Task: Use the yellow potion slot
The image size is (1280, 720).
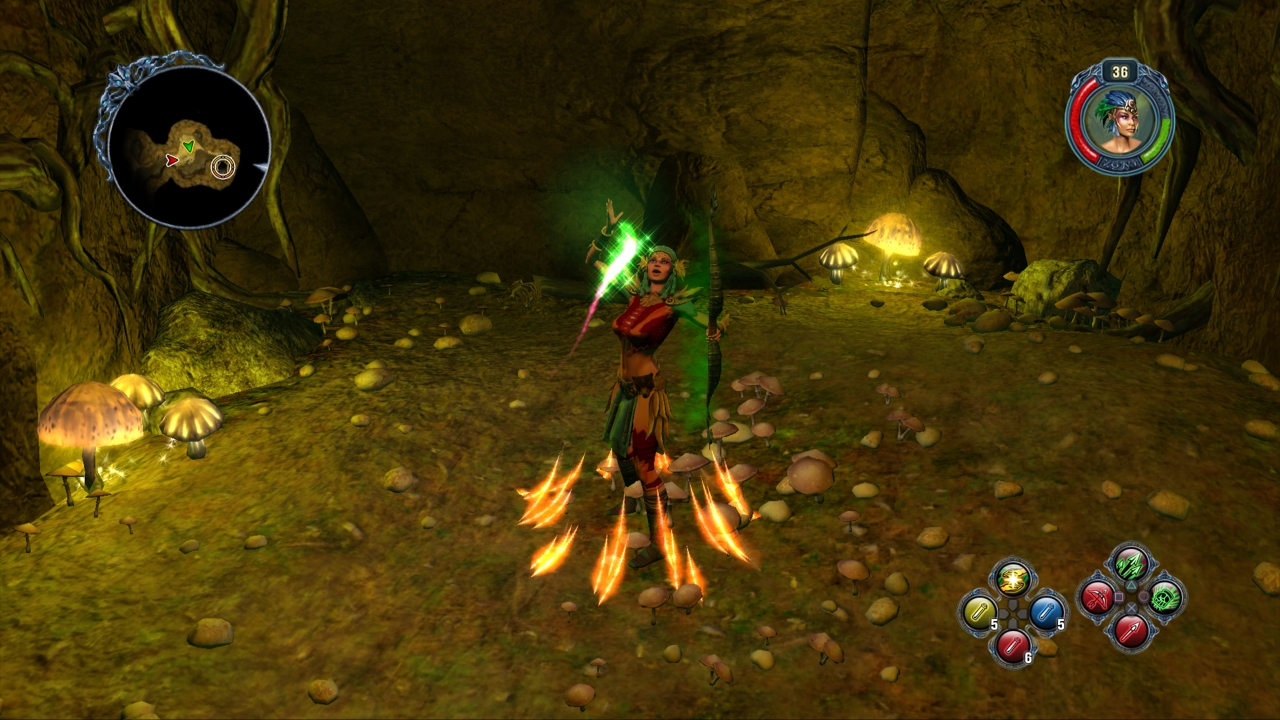Action: click(978, 610)
